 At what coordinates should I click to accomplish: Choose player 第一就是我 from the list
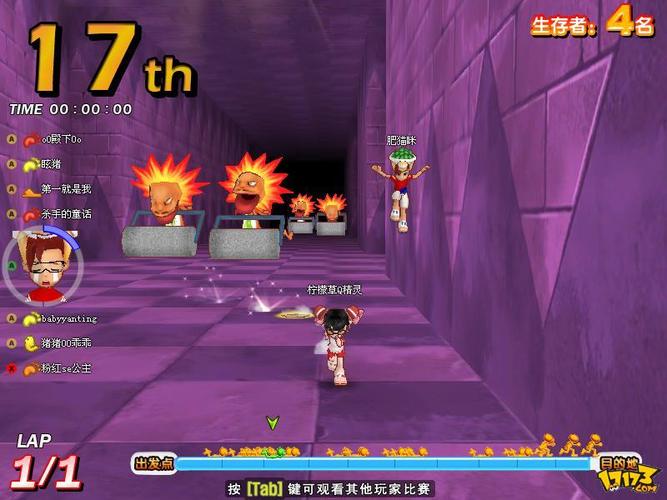pyautogui.click(x=65, y=189)
